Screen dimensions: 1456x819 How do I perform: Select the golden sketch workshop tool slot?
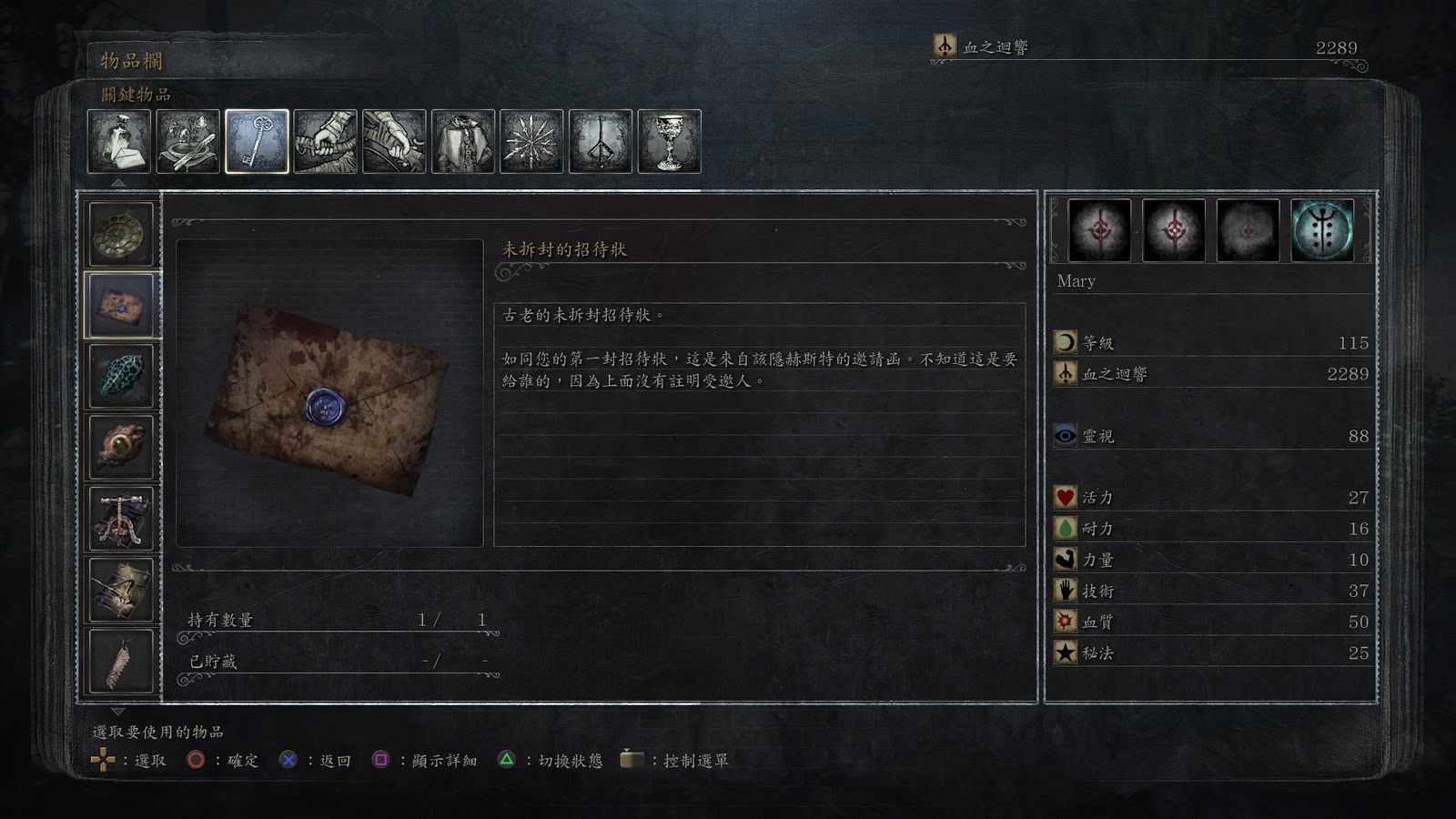coord(121,590)
